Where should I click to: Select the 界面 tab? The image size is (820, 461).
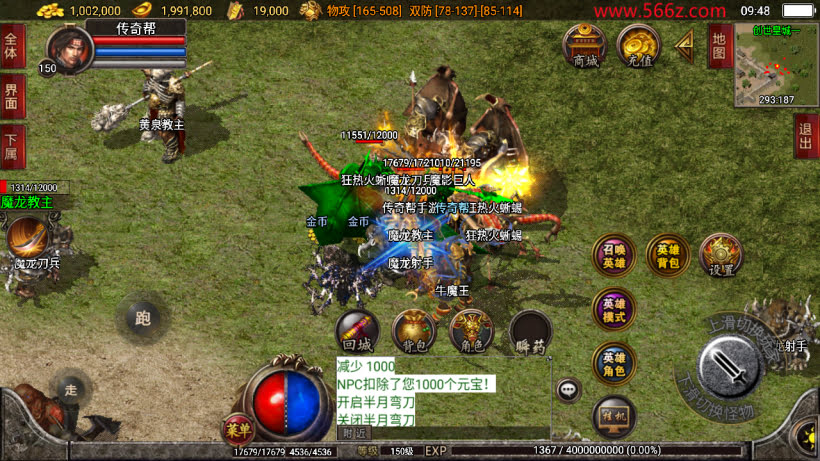coord(12,96)
